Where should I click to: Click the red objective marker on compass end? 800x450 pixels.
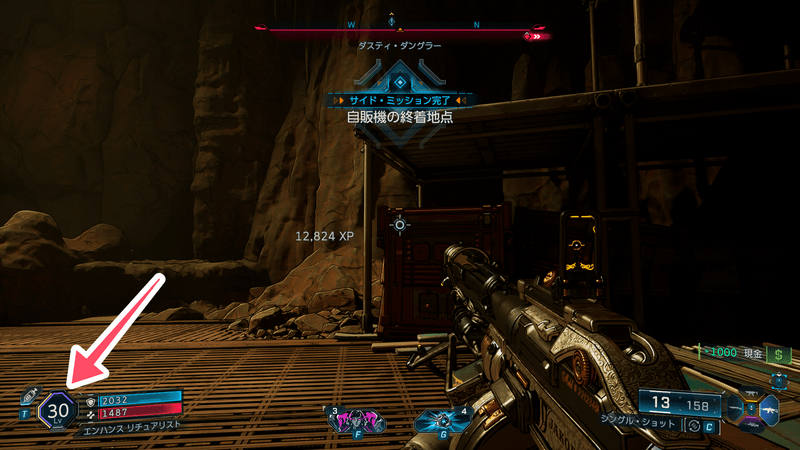click(538, 35)
